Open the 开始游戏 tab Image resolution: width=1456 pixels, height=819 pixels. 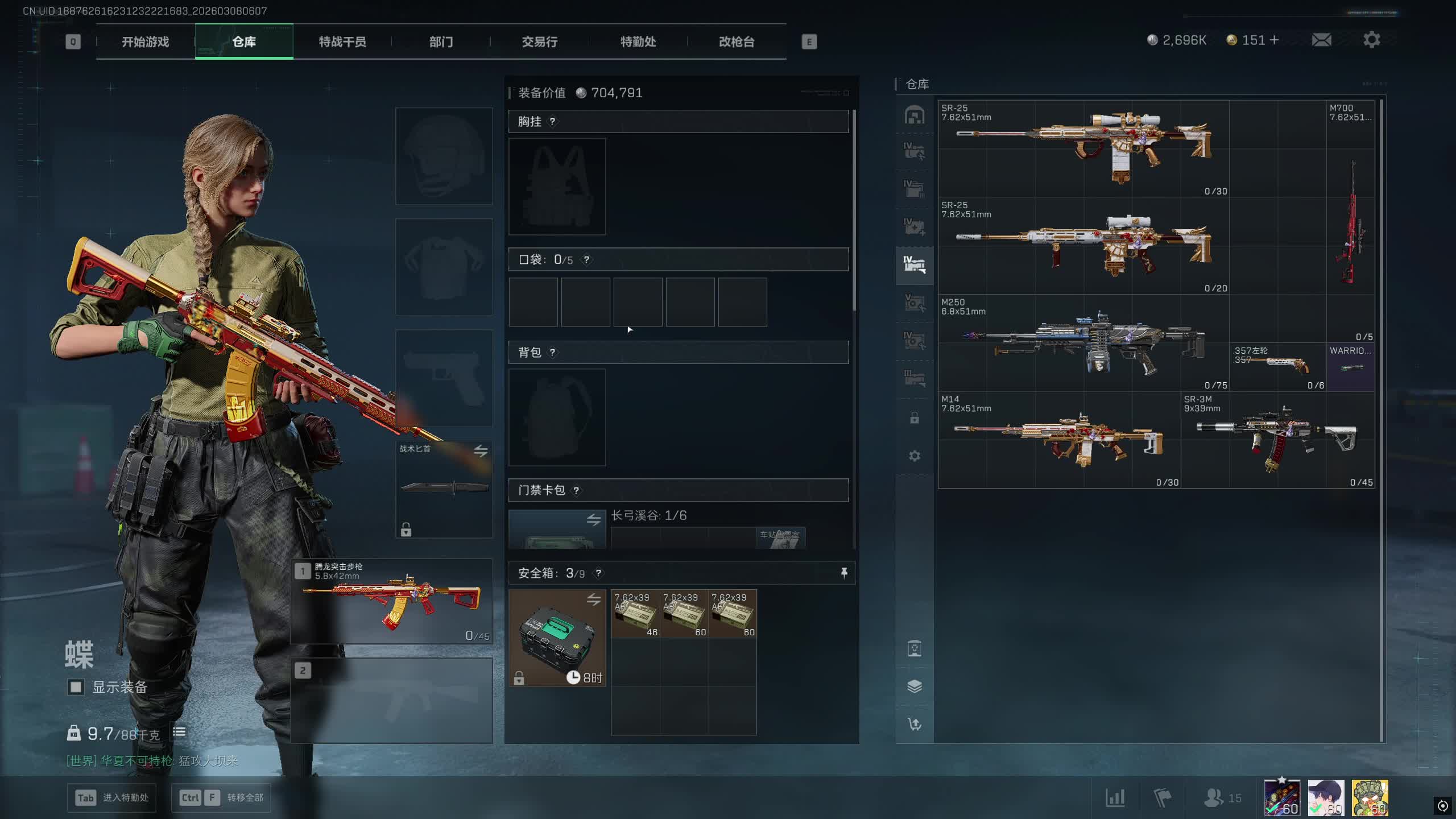[145, 42]
